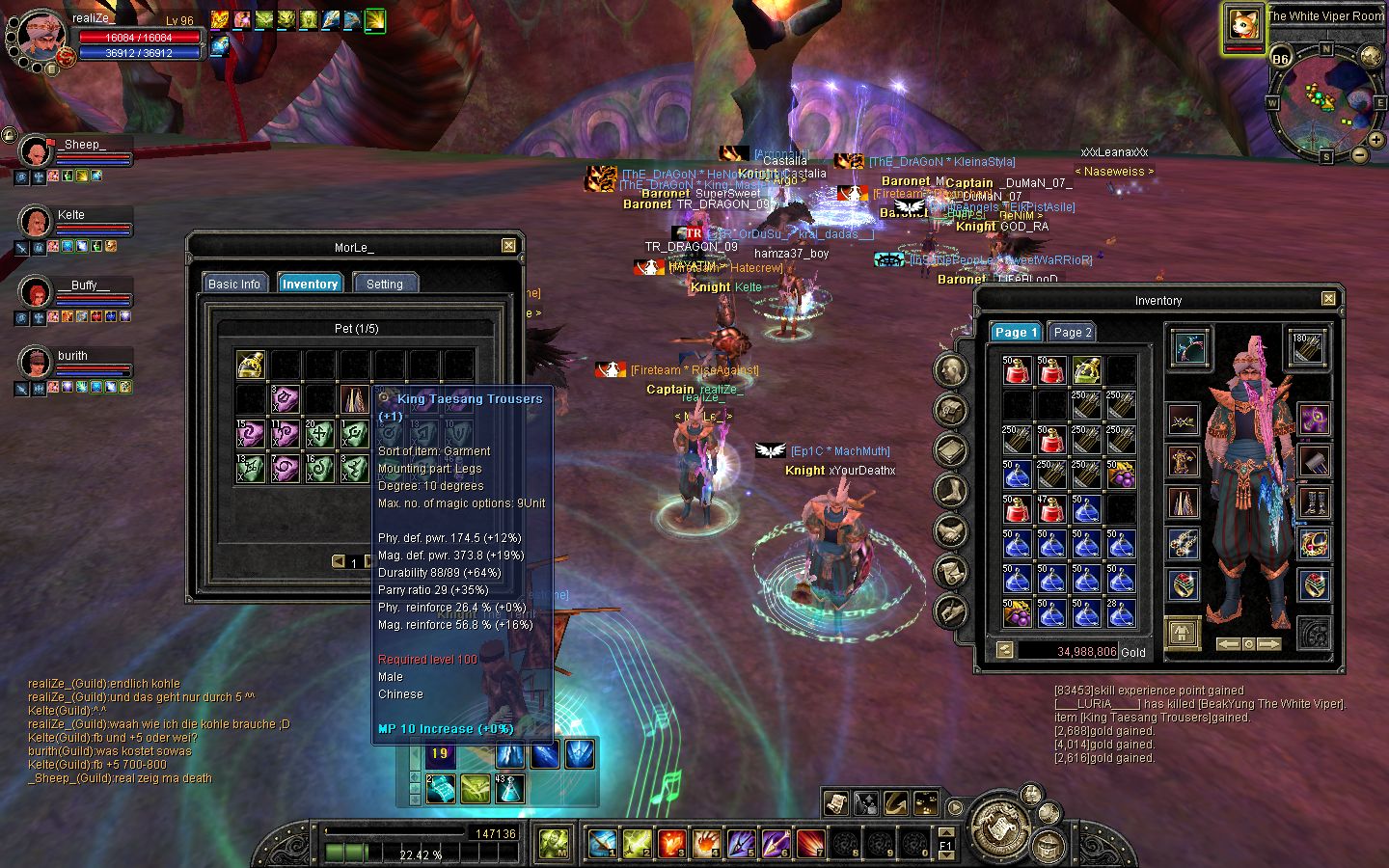The image size is (1389, 868).
Task: Switch to the pet Basic Info tab
Action: coord(234,284)
